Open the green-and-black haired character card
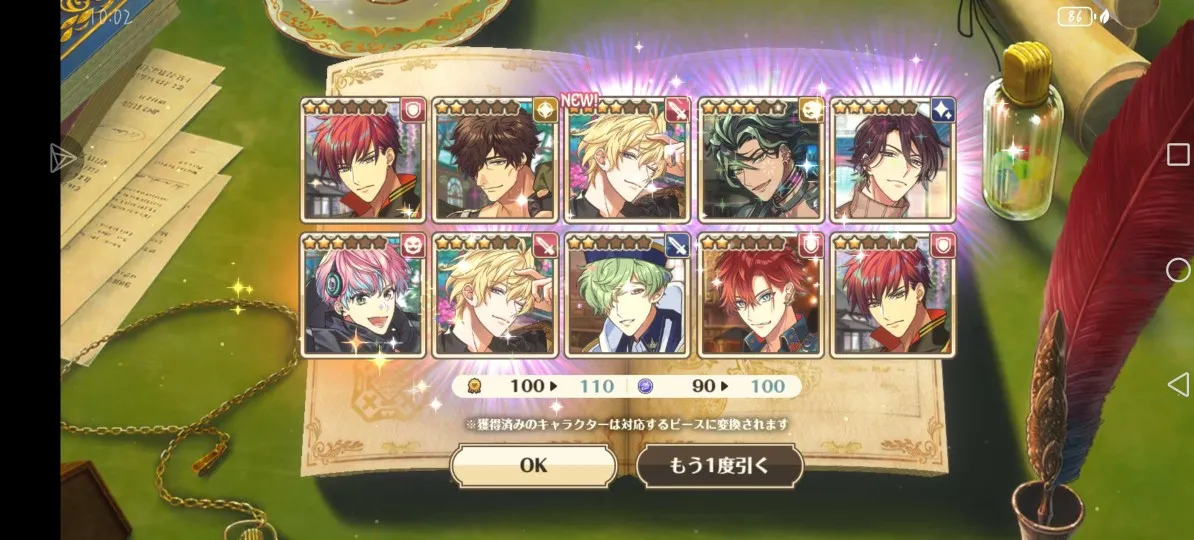 [760, 160]
